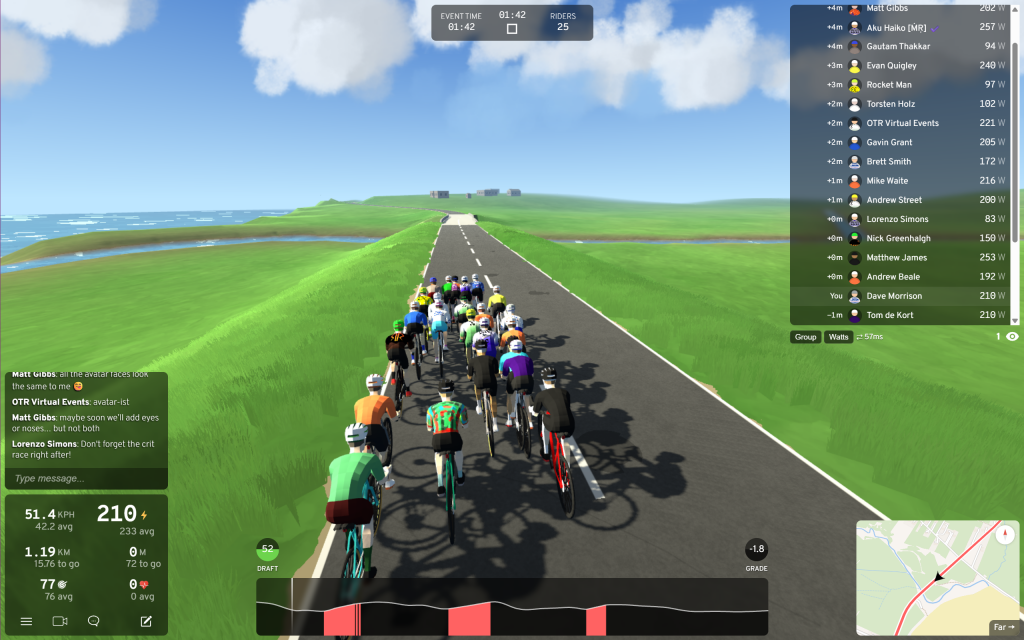Image resolution: width=1024 pixels, height=640 pixels.
Task: Change minimap zoom with Far button
Action: click(1002, 627)
